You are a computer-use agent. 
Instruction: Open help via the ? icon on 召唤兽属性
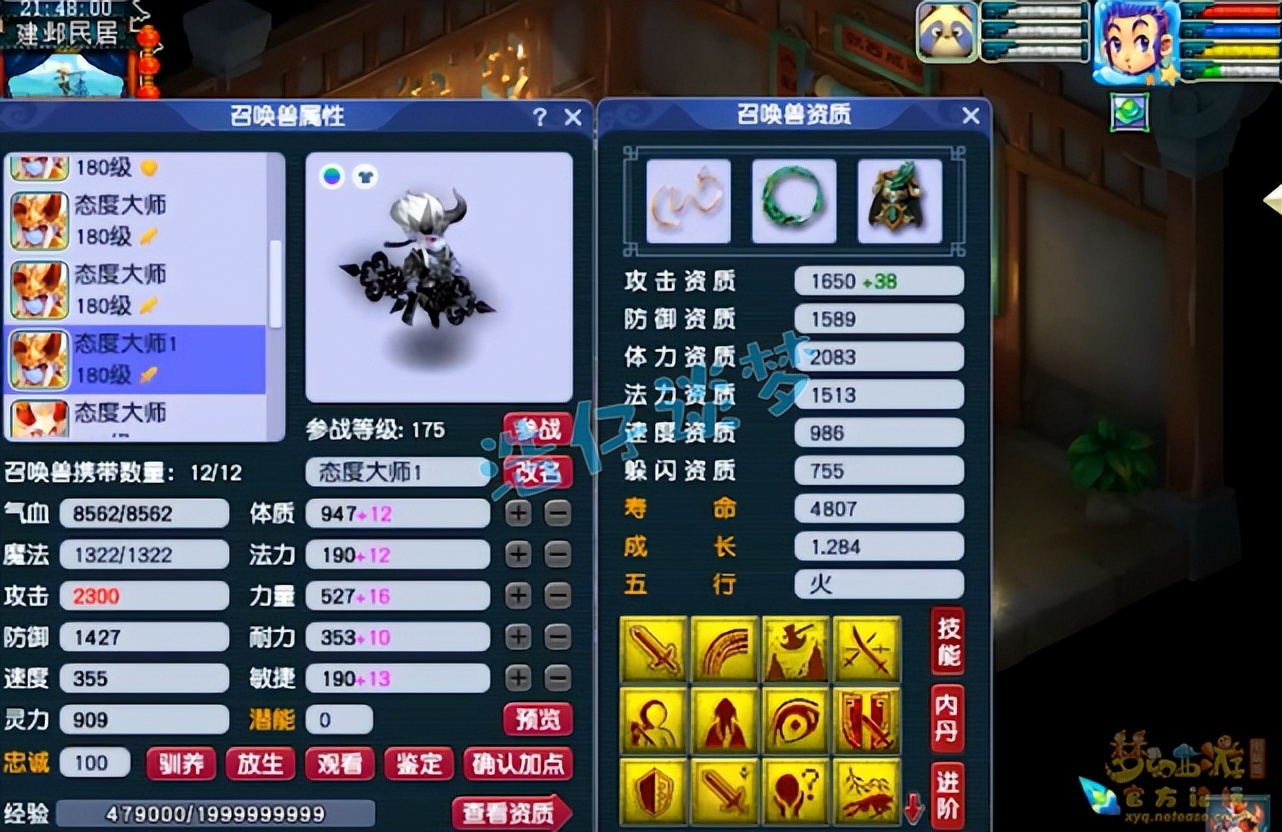[x=540, y=116]
